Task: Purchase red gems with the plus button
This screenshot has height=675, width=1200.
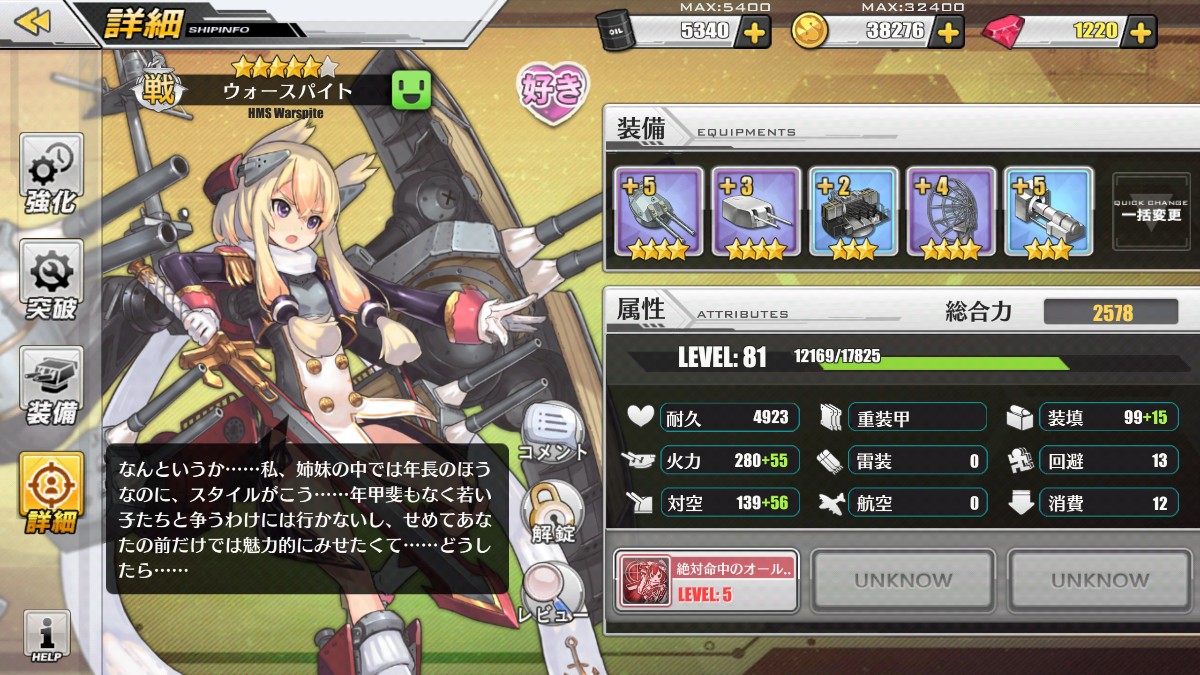Action: pos(1141,32)
